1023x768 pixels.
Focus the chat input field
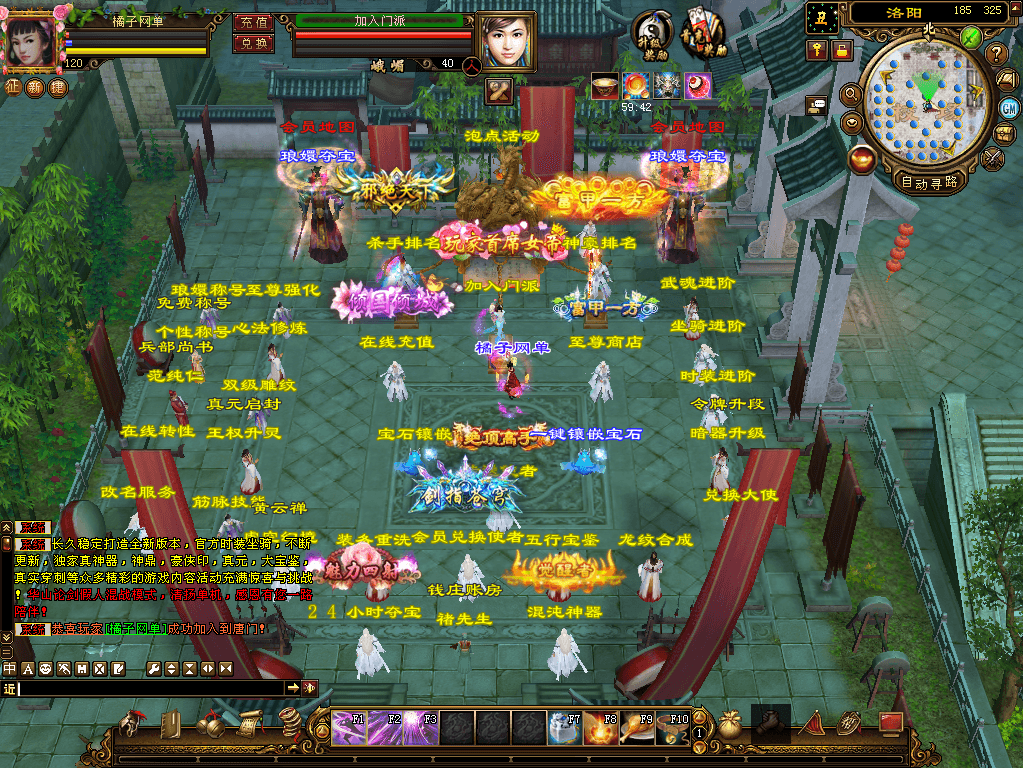pyautogui.click(x=150, y=688)
